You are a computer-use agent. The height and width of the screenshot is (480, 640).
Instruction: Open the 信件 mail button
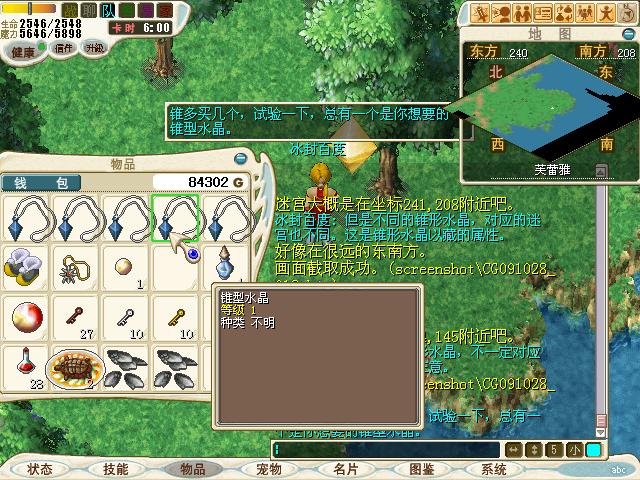click(x=63, y=47)
